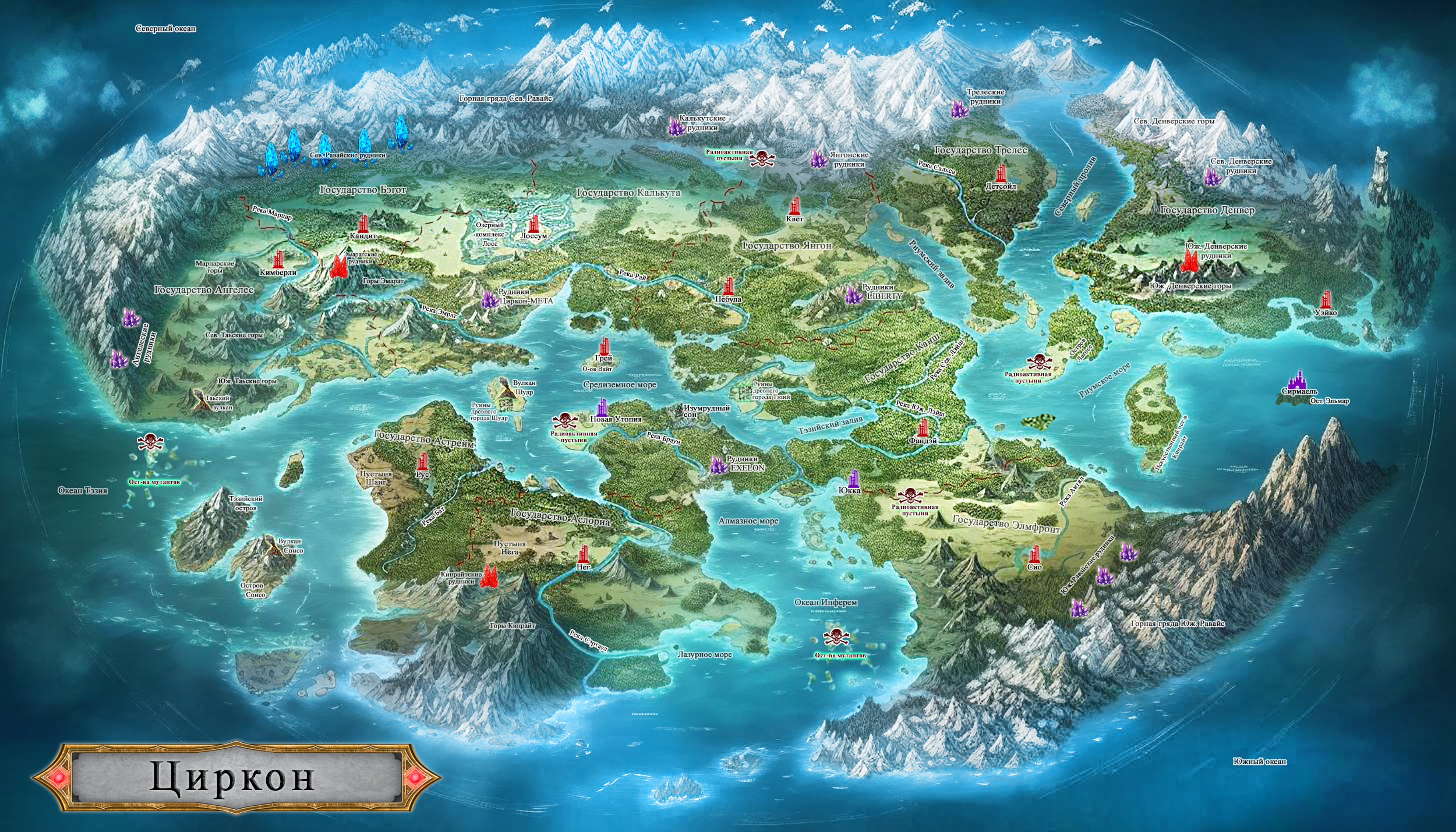
Task: Select the Квет city marker
Action: [x=795, y=206]
